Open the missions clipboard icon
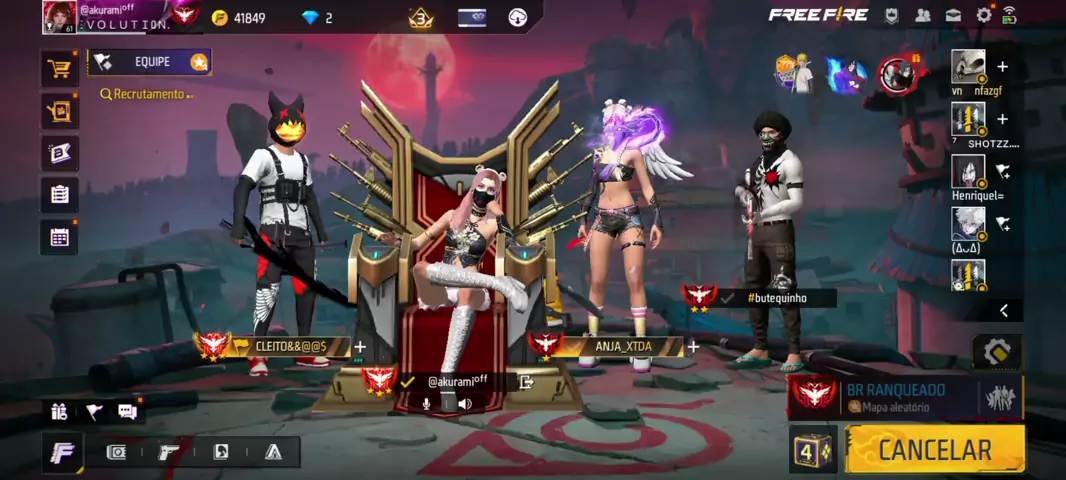 [60, 194]
